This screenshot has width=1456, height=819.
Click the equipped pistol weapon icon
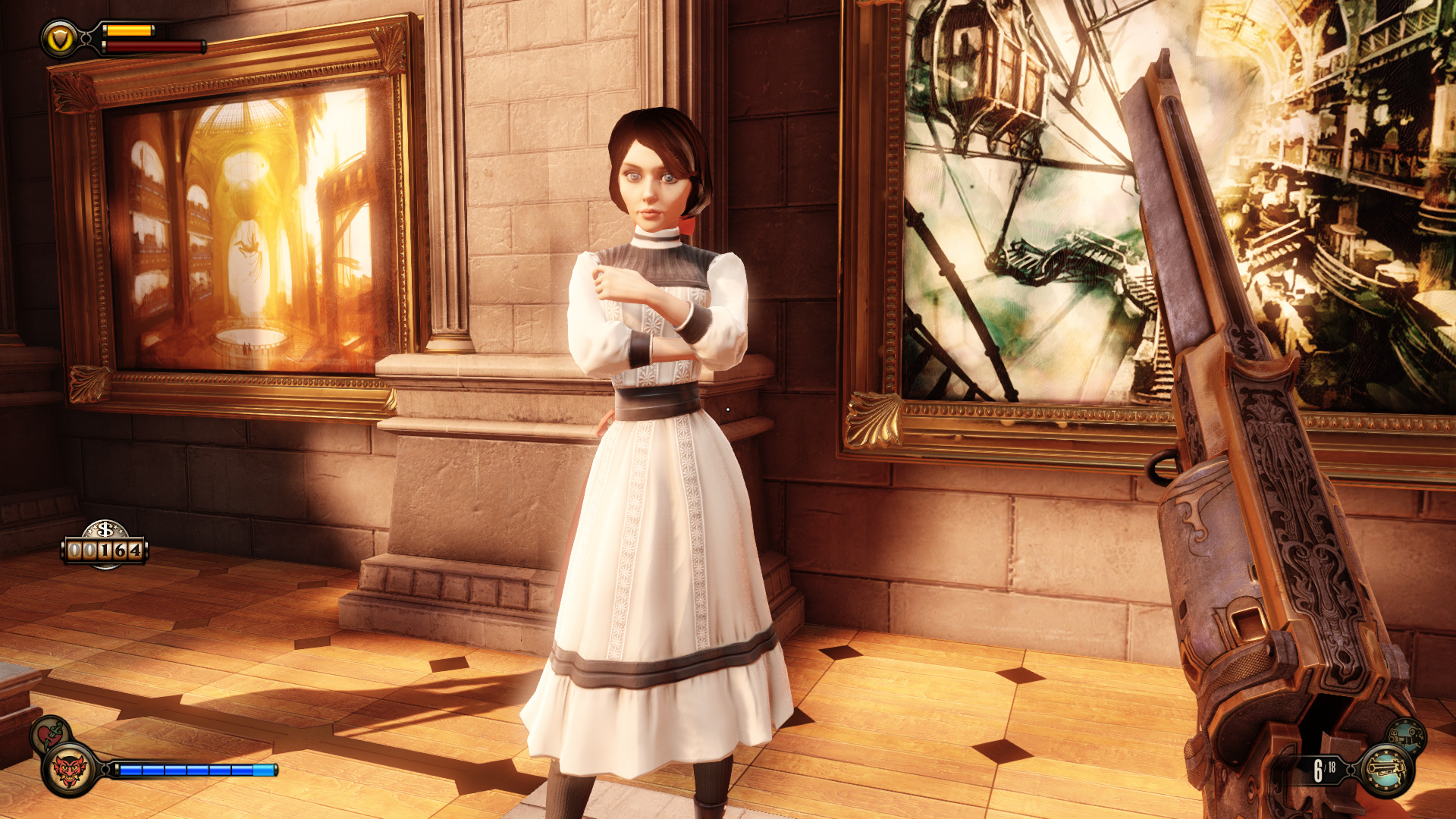click(1386, 770)
